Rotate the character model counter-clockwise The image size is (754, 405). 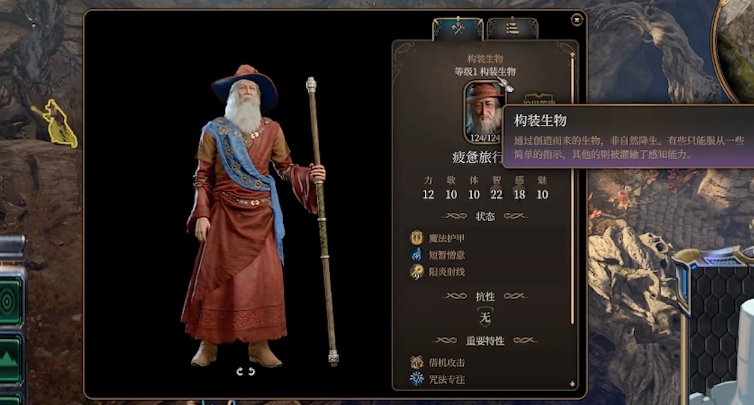[239, 371]
